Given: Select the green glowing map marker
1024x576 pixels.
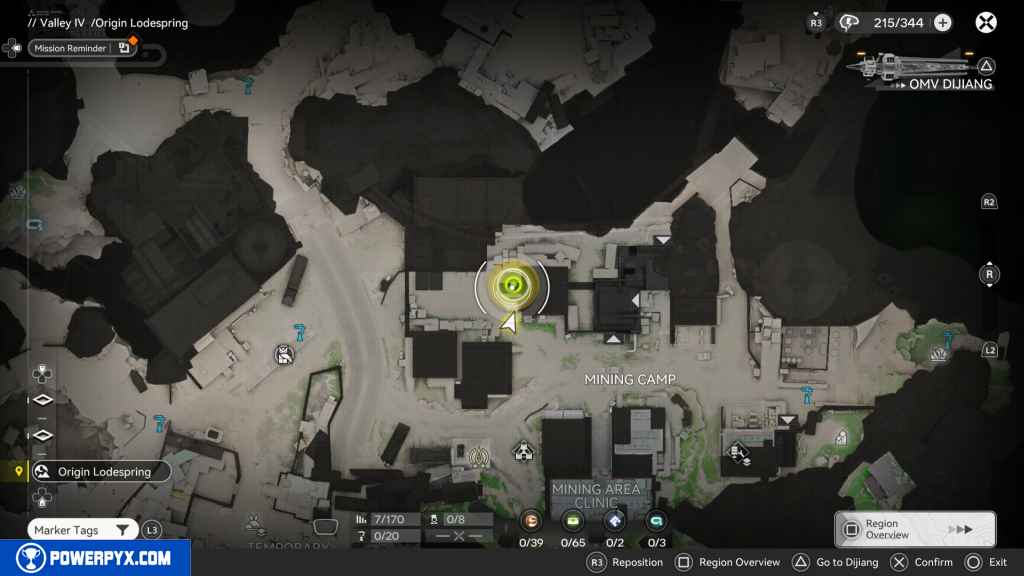Looking at the screenshot, I should (511, 286).
